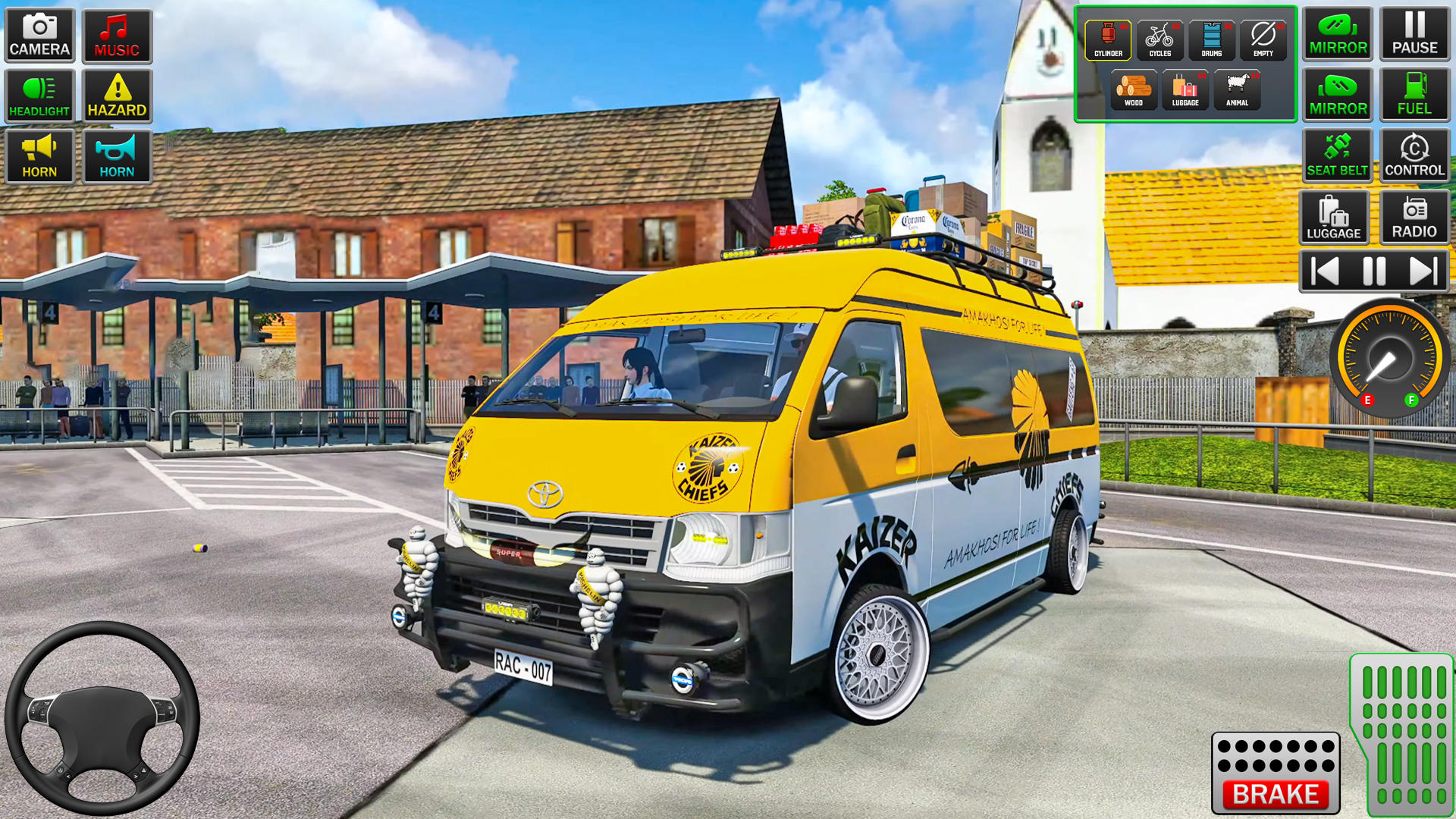1456x819 pixels.
Task: Toggle the Headlights on
Action: tap(39, 96)
